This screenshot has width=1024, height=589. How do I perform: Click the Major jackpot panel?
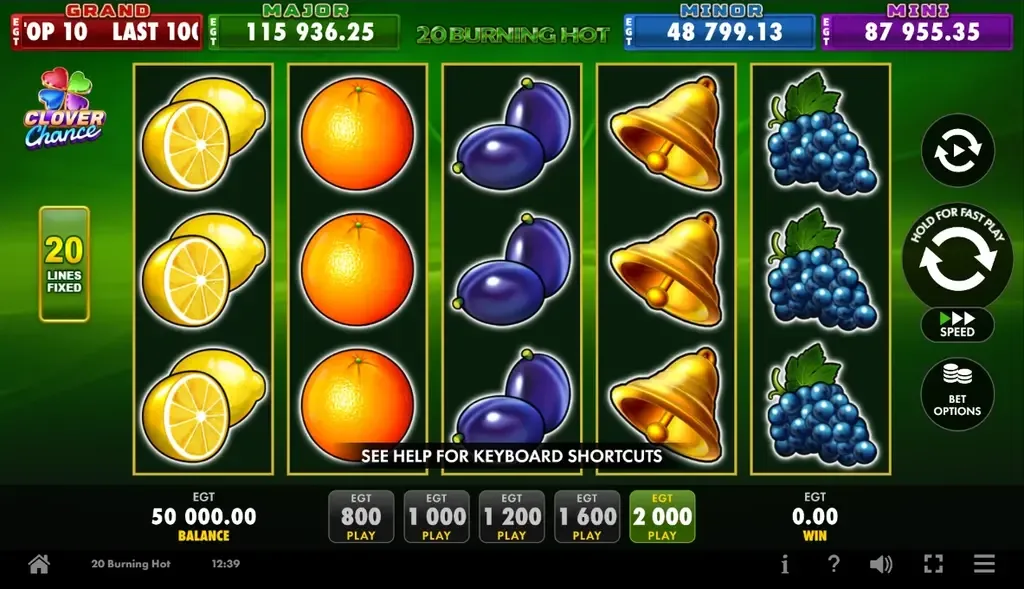(x=304, y=31)
